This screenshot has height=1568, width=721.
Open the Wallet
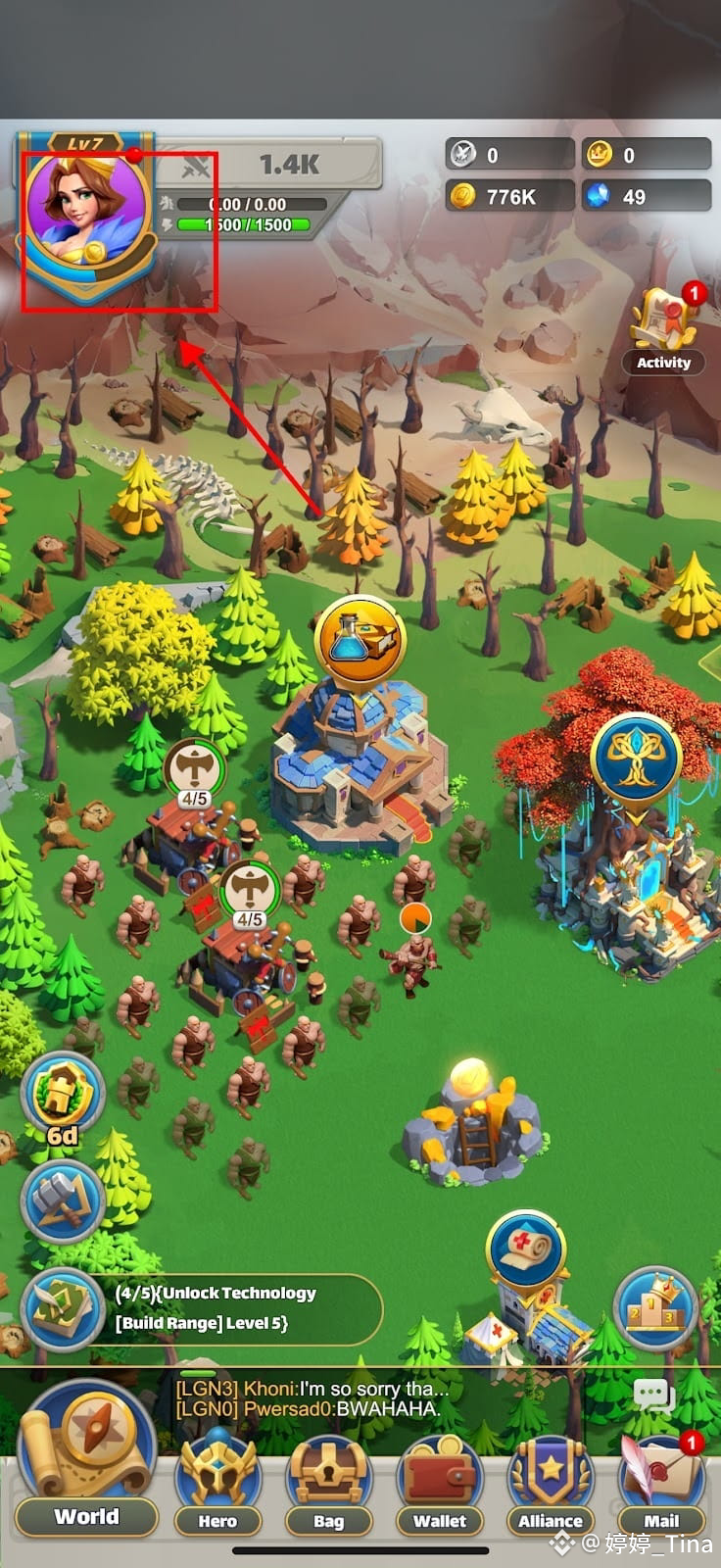(440, 1482)
